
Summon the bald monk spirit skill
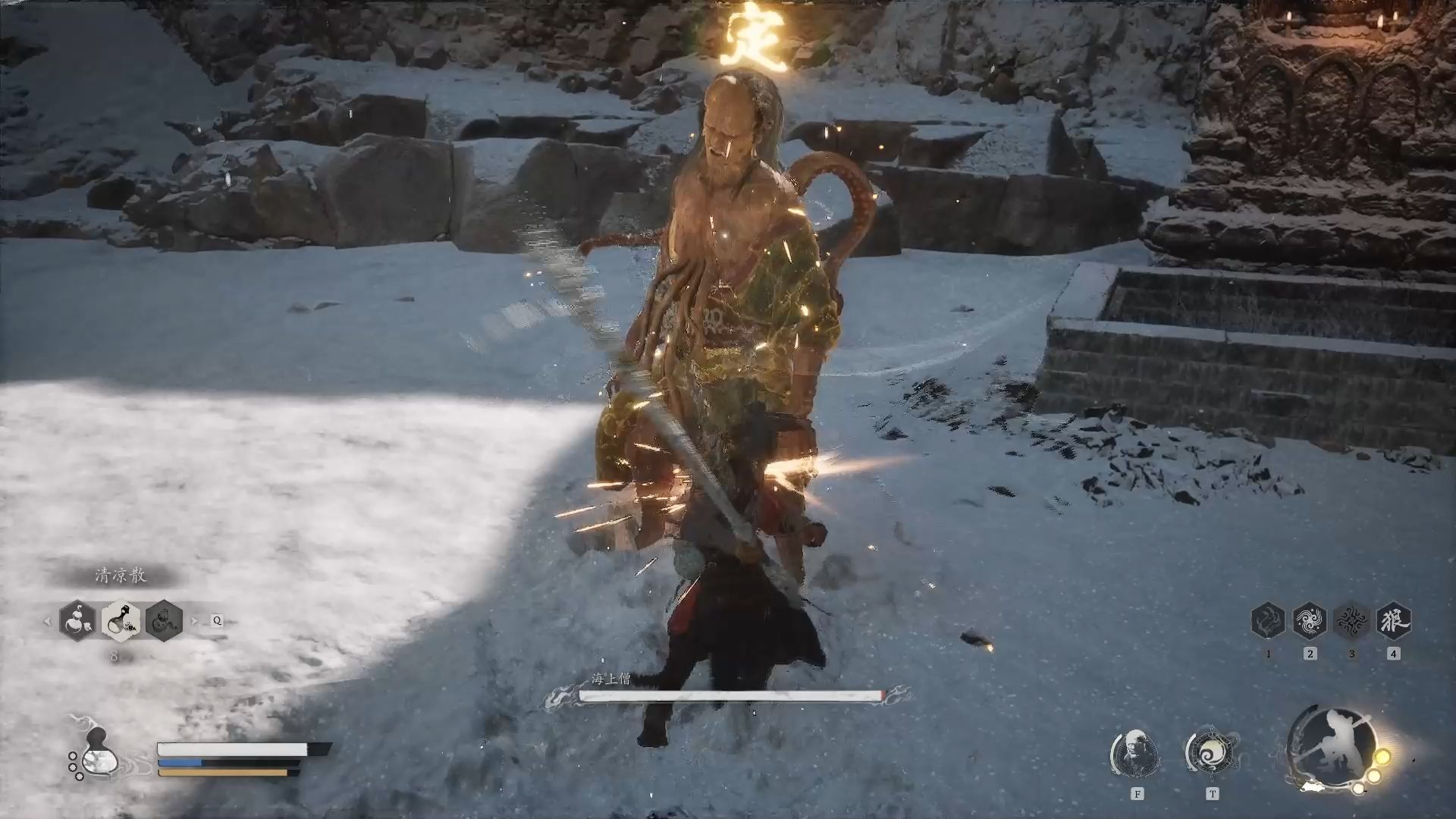1136,753
